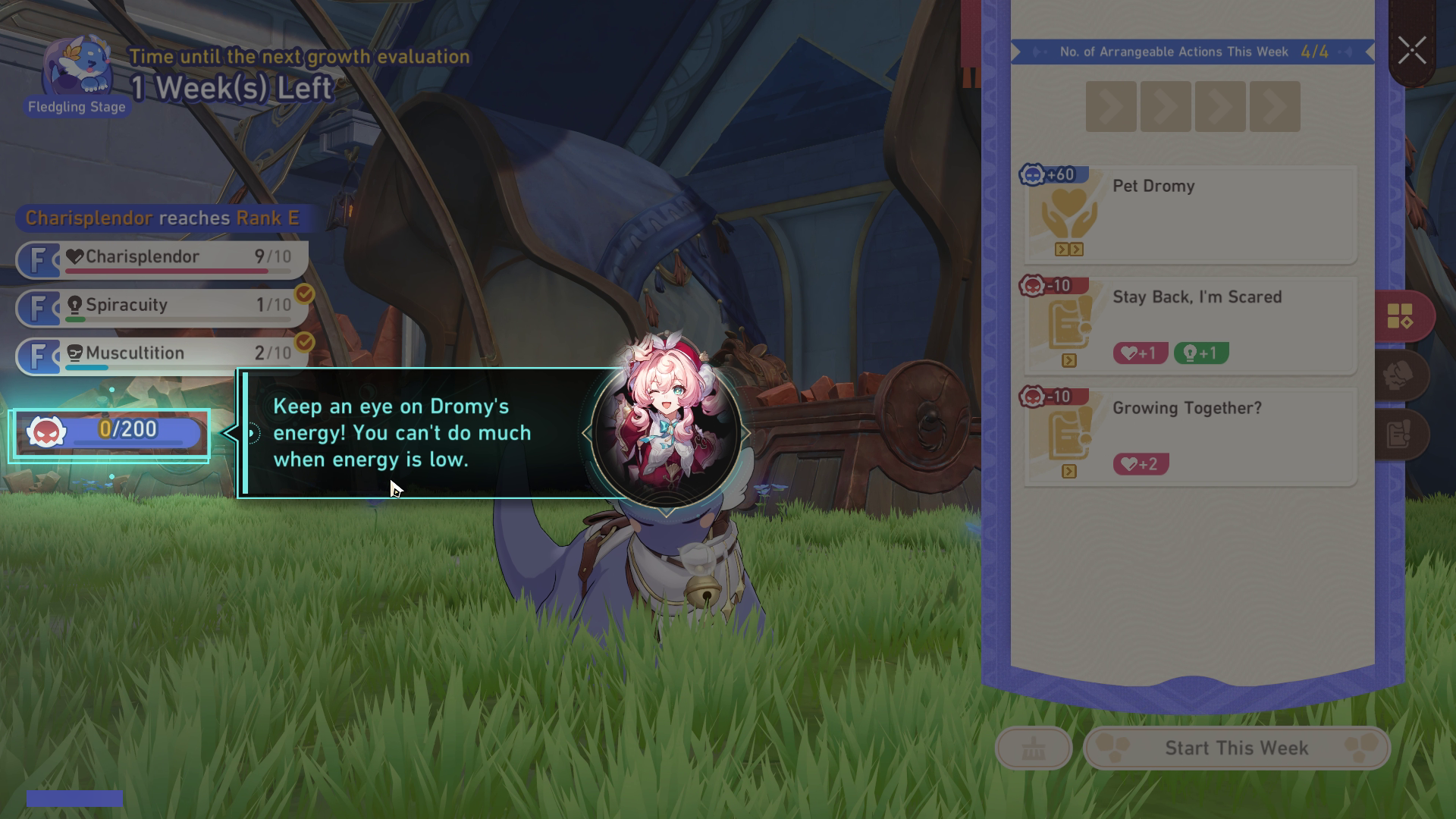Image resolution: width=1456 pixels, height=819 pixels.
Task: Click the highlighted Dromy energy gauge
Action: tap(111, 434)
